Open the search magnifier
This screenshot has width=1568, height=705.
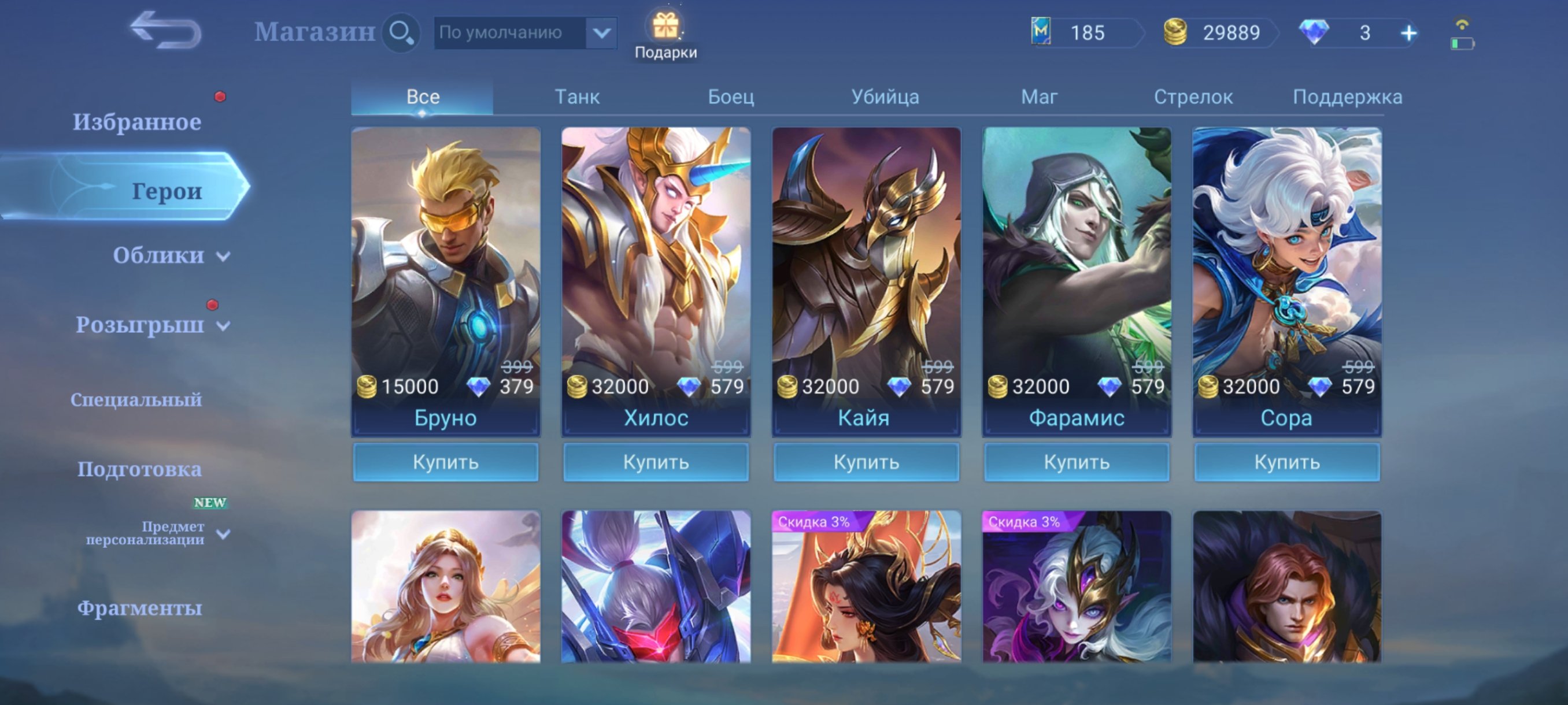pyautogui.click(x=401, y=33)
